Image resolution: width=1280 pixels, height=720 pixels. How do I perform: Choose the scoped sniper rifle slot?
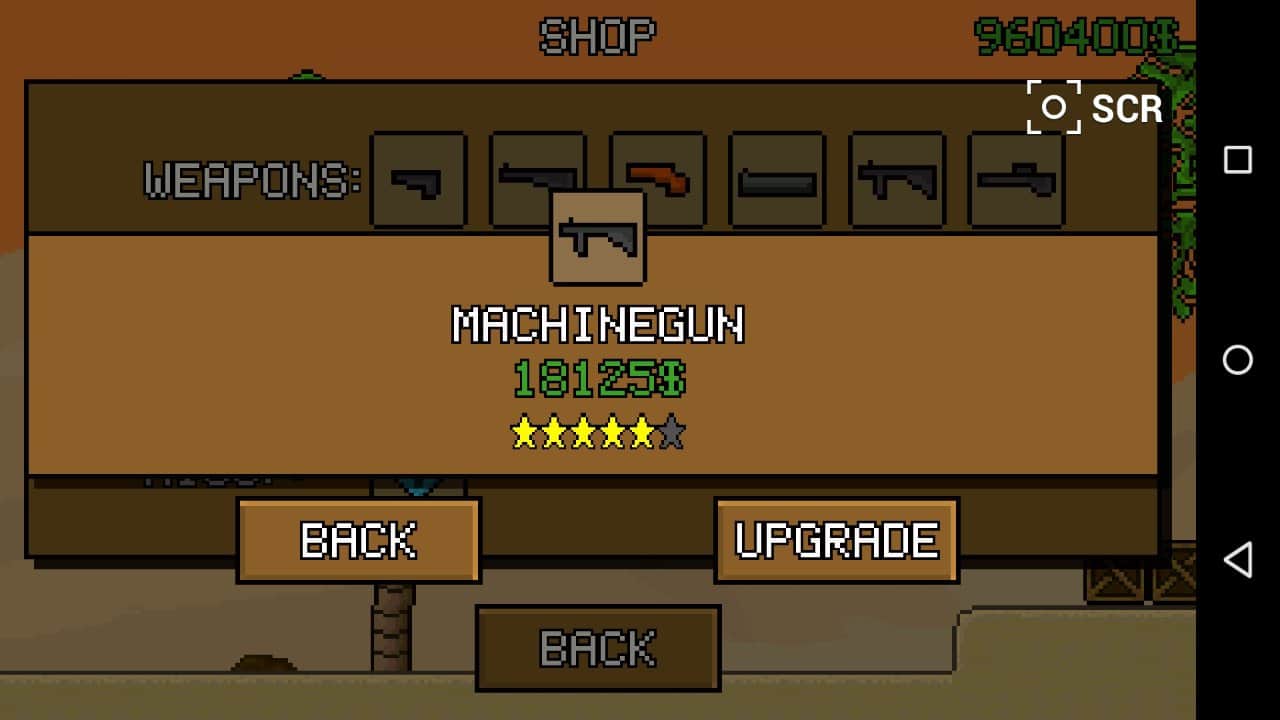tap(1016, 180)
